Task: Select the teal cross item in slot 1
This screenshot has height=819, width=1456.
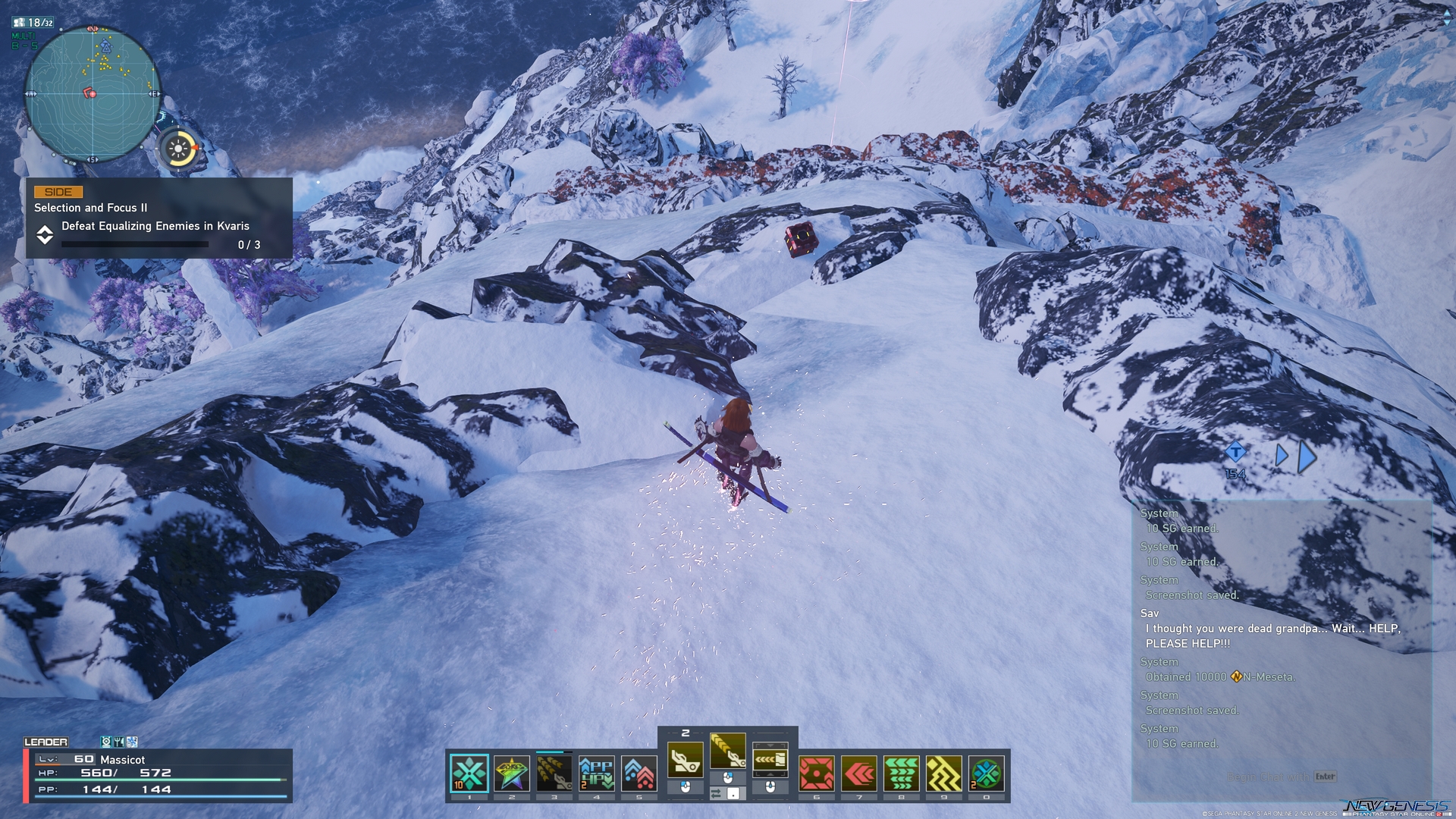Action: 469,773
